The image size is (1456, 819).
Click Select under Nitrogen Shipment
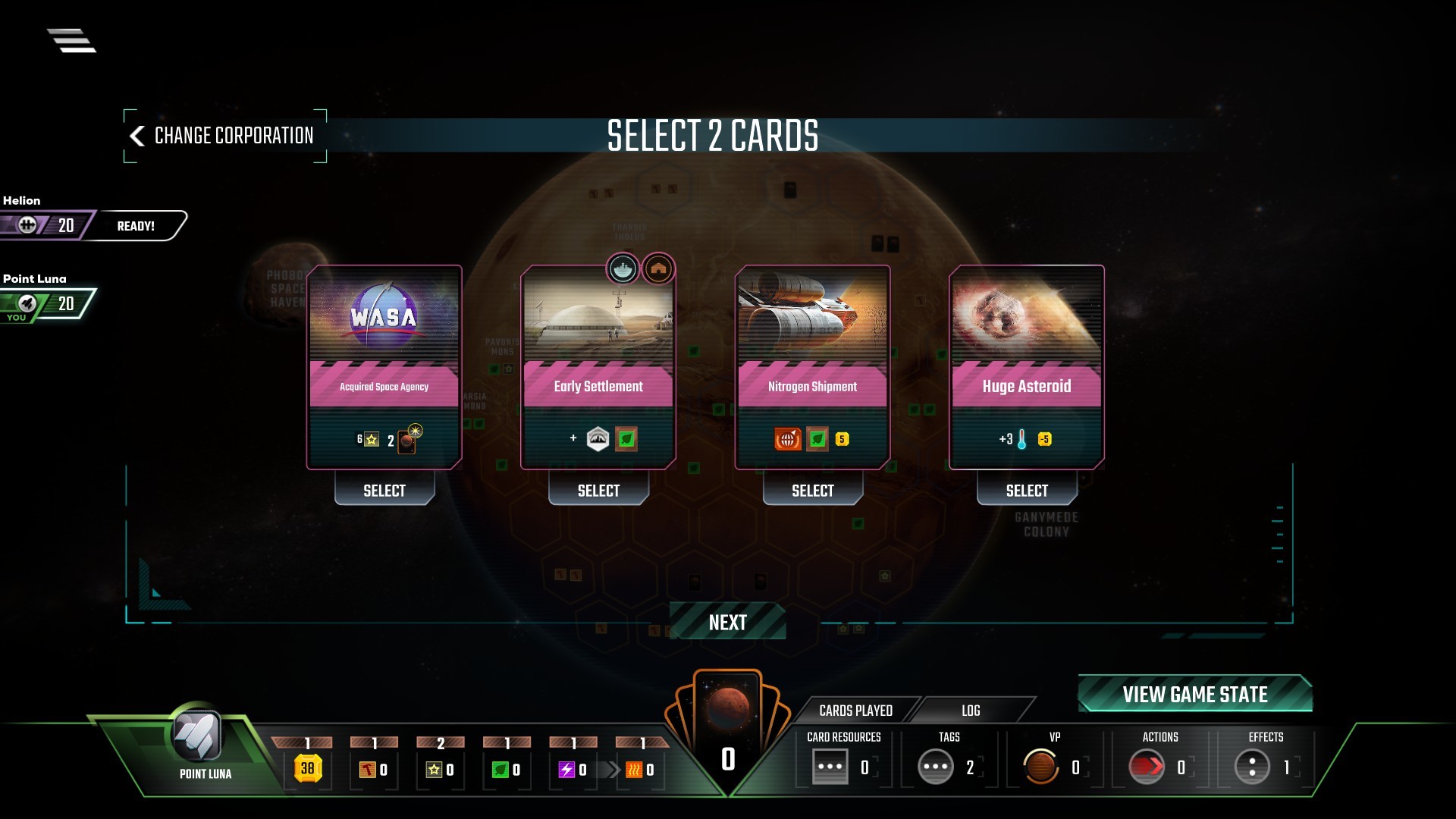point(812,491)
